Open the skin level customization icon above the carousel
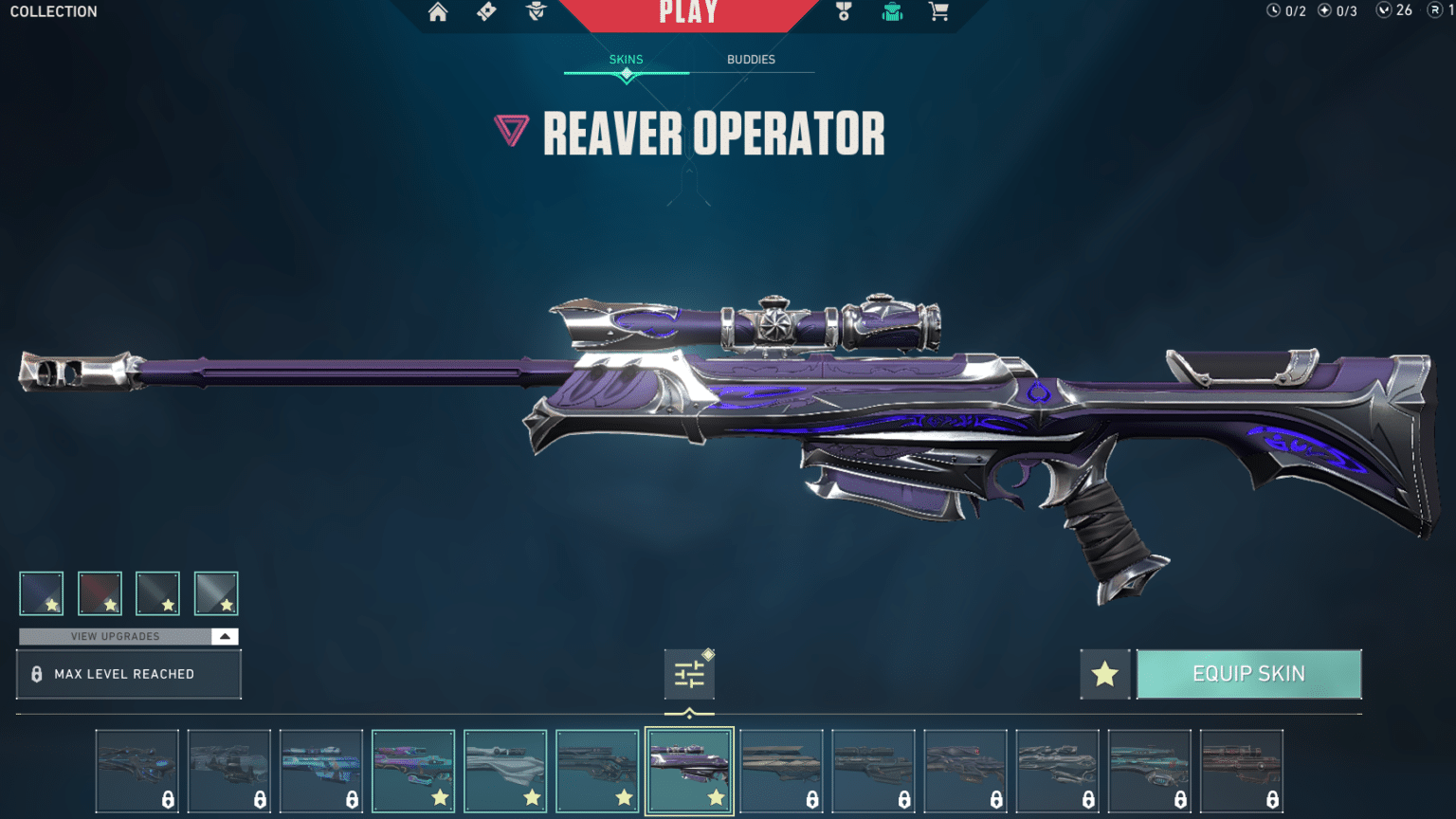The image size is (1456, 819). click(x=689, y=673)
